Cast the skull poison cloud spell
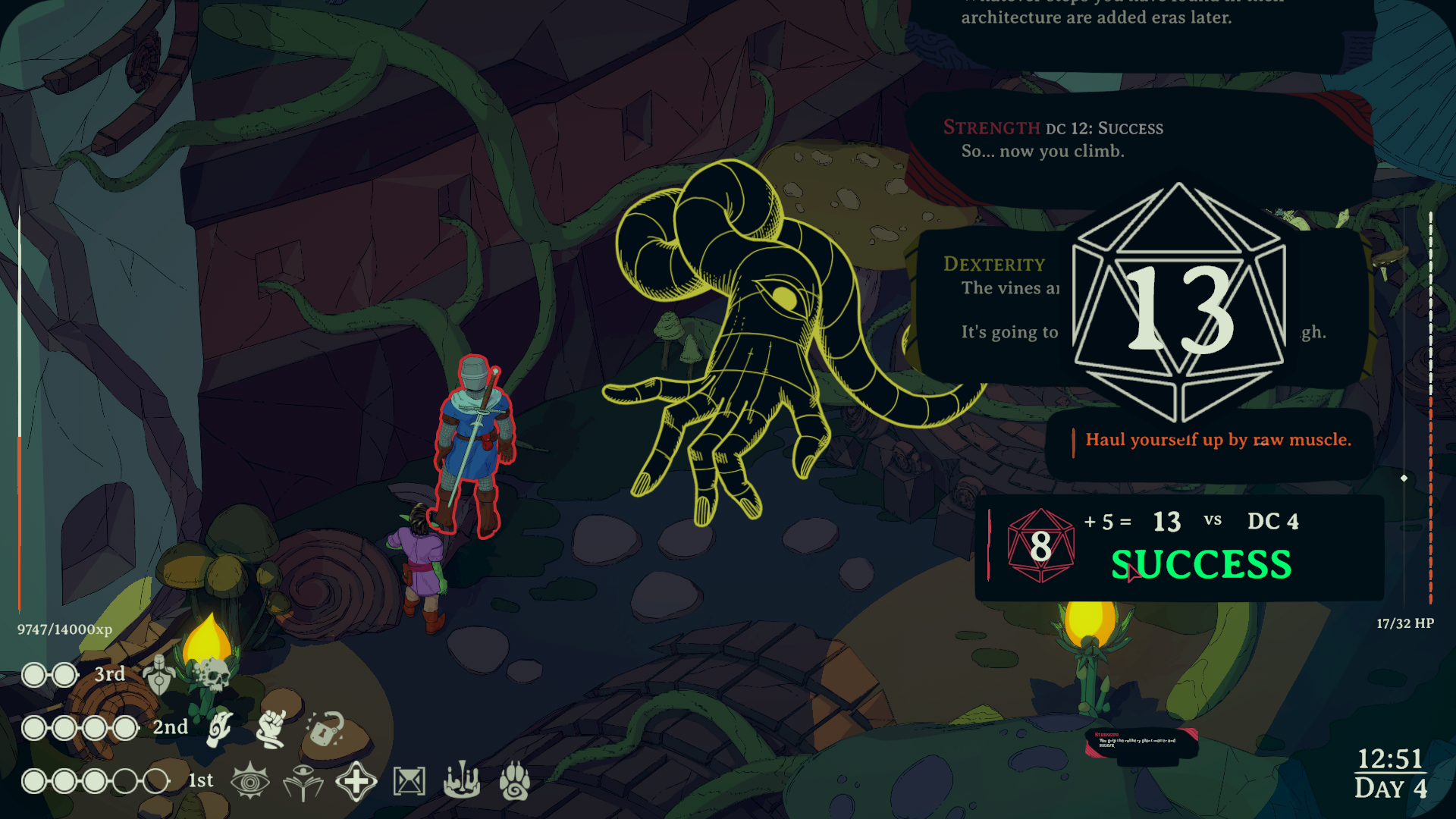The height and width of the screenshot is (819, 1456). [212, 674]
